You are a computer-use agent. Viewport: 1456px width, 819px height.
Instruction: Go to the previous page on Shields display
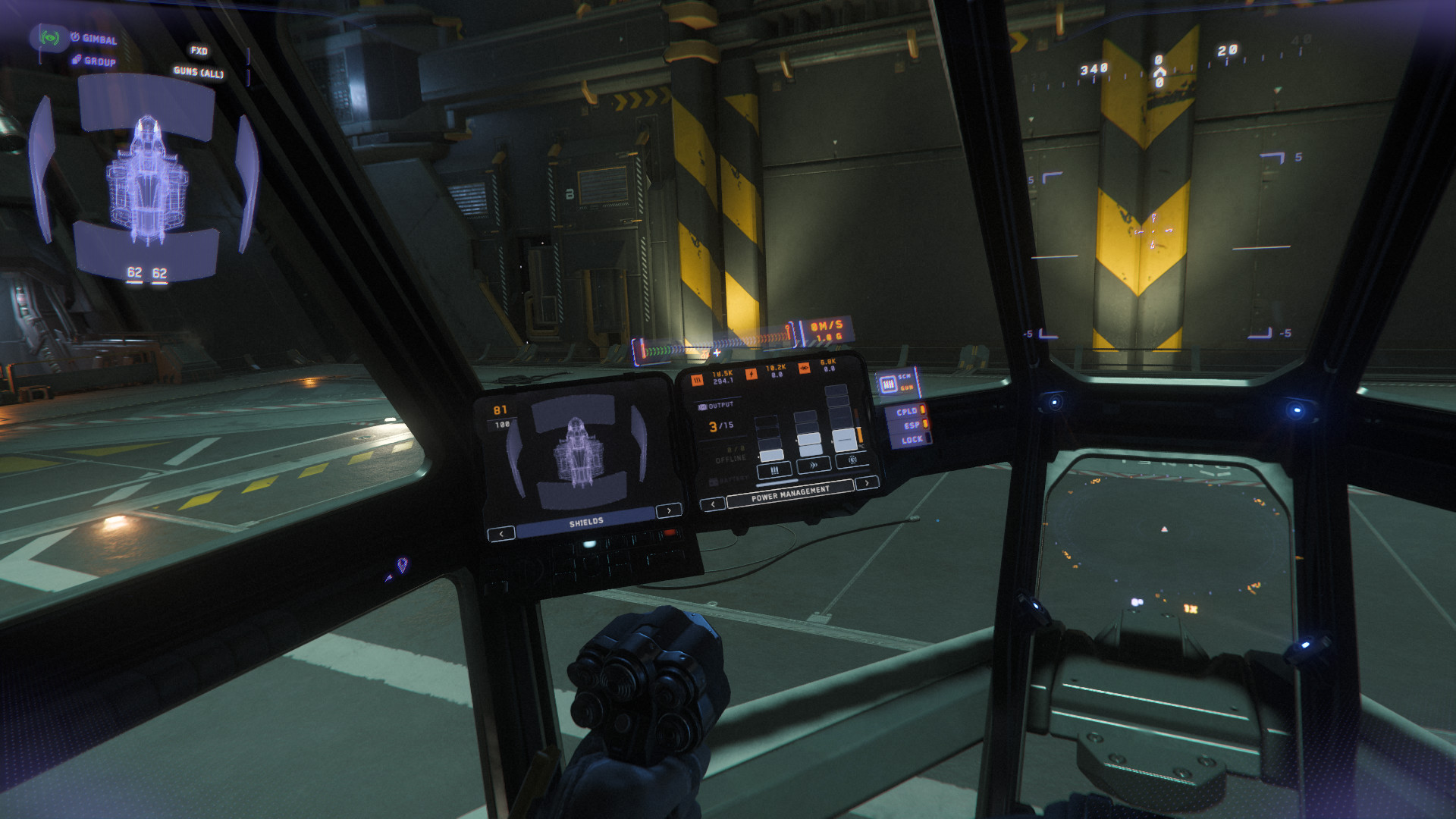[501, 534]
